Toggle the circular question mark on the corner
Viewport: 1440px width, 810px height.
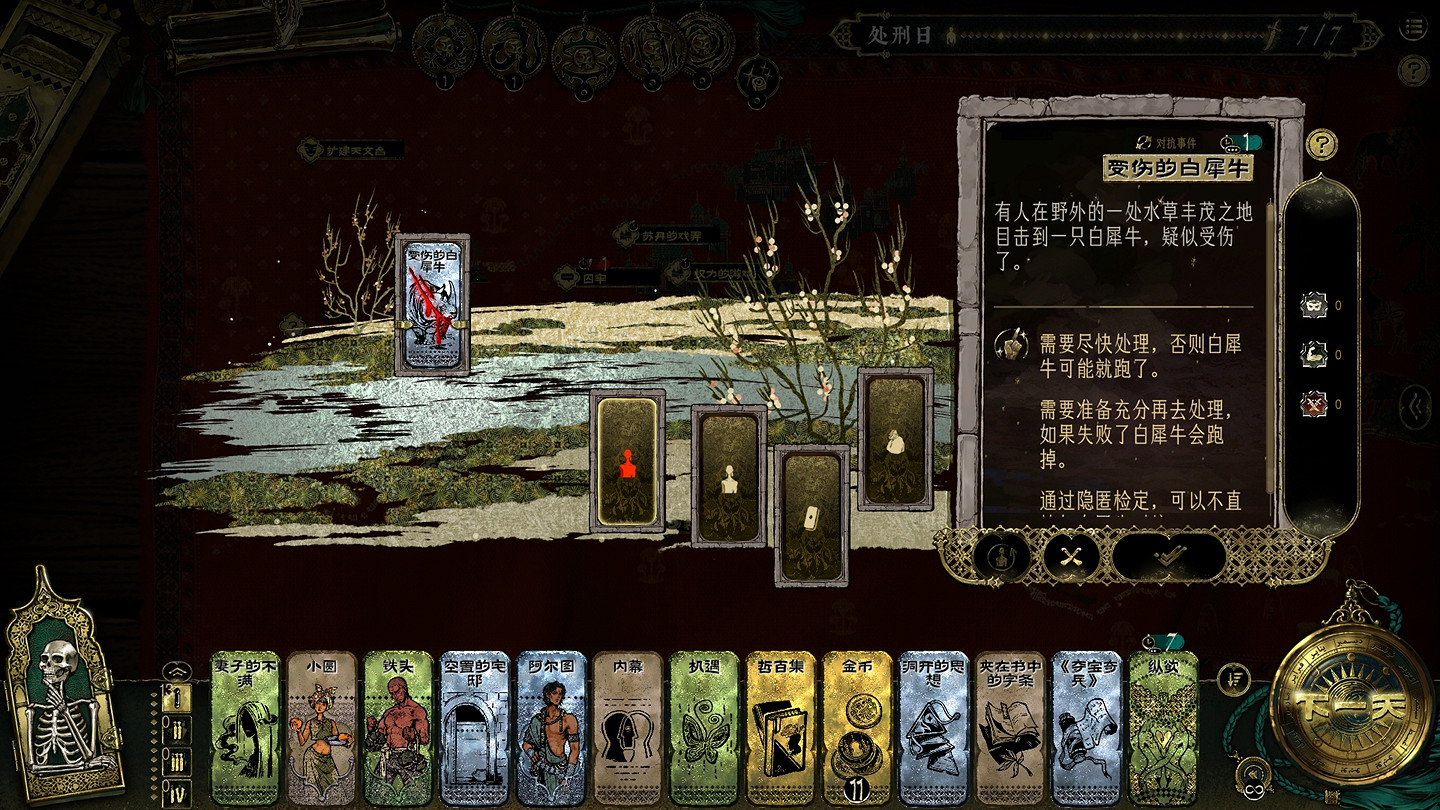pos(1413,68)
